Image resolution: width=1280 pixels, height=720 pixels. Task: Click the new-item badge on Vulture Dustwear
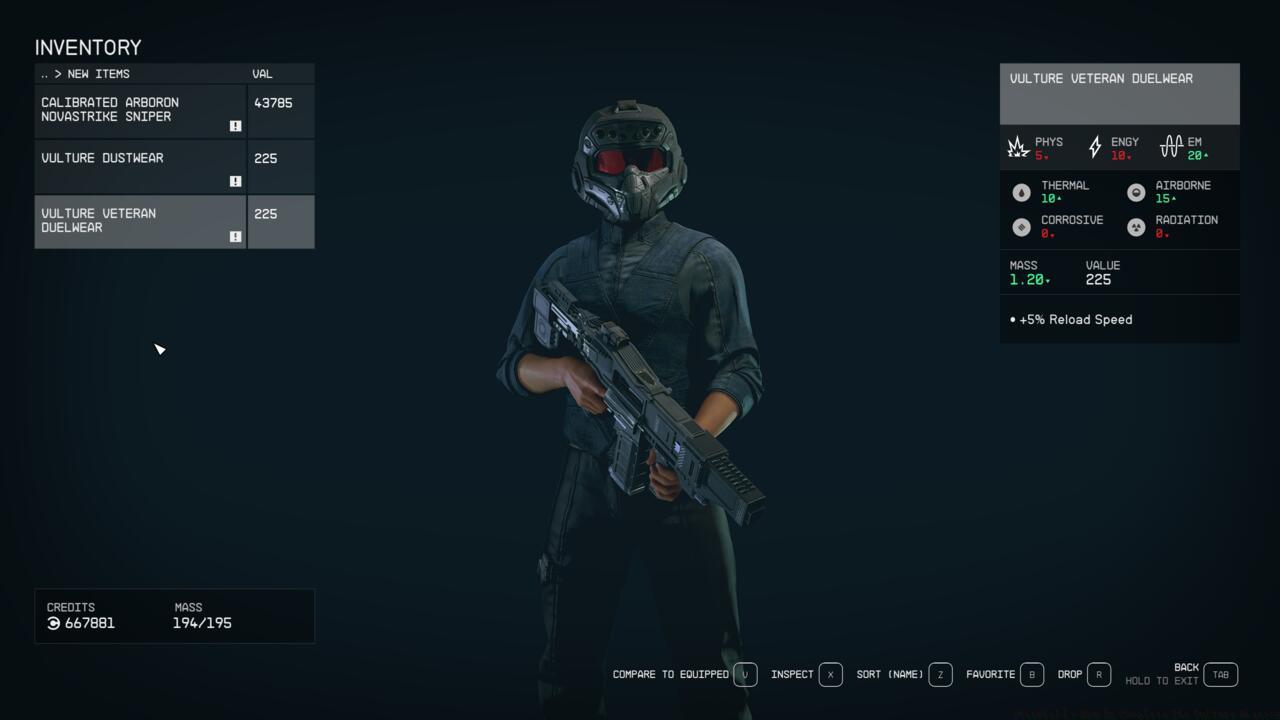(235, 181)
